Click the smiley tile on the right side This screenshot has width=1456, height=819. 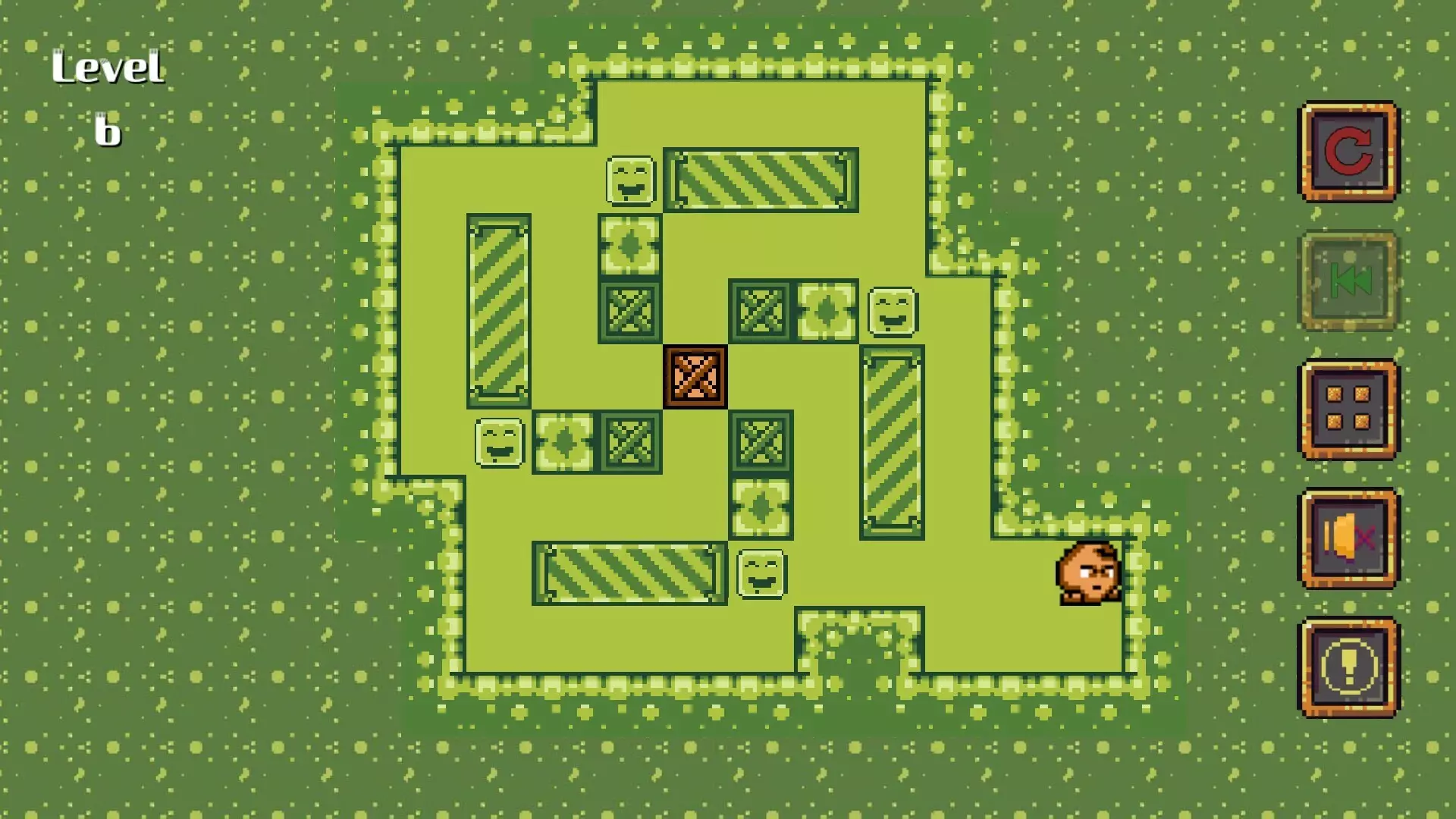point(893,312)
